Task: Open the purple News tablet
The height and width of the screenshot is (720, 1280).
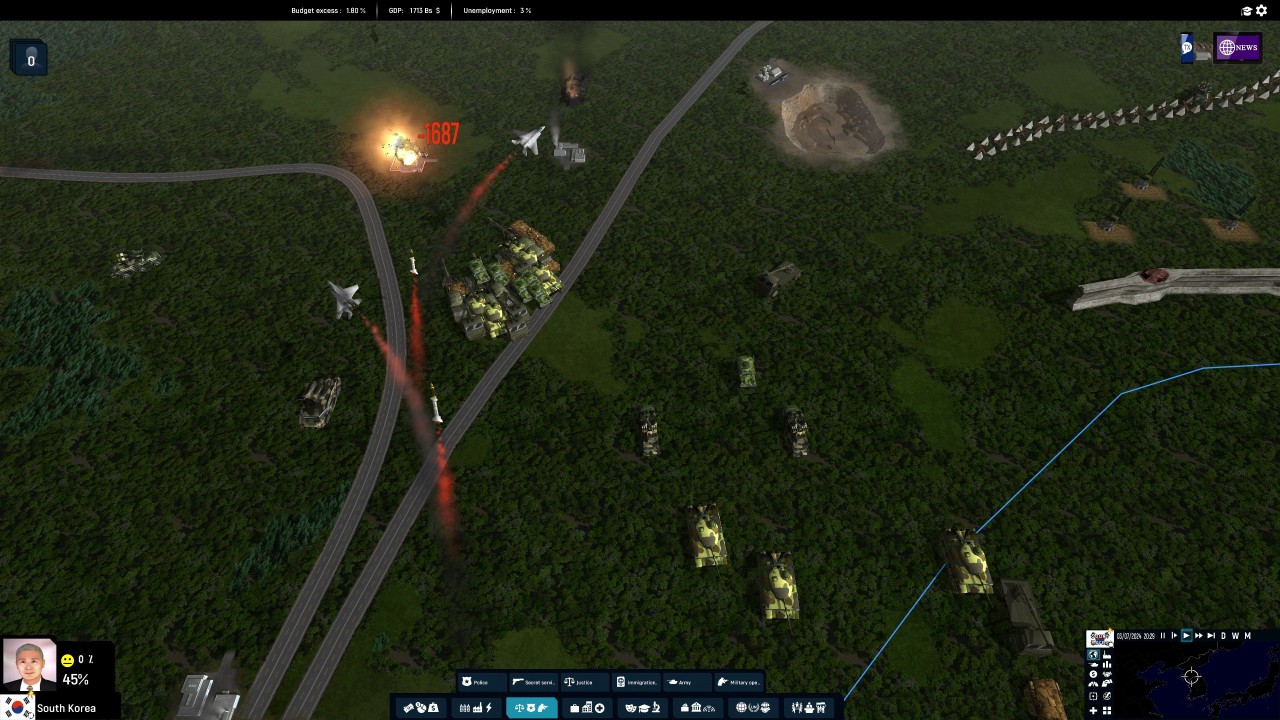Action: click(x=1237, y=48)
